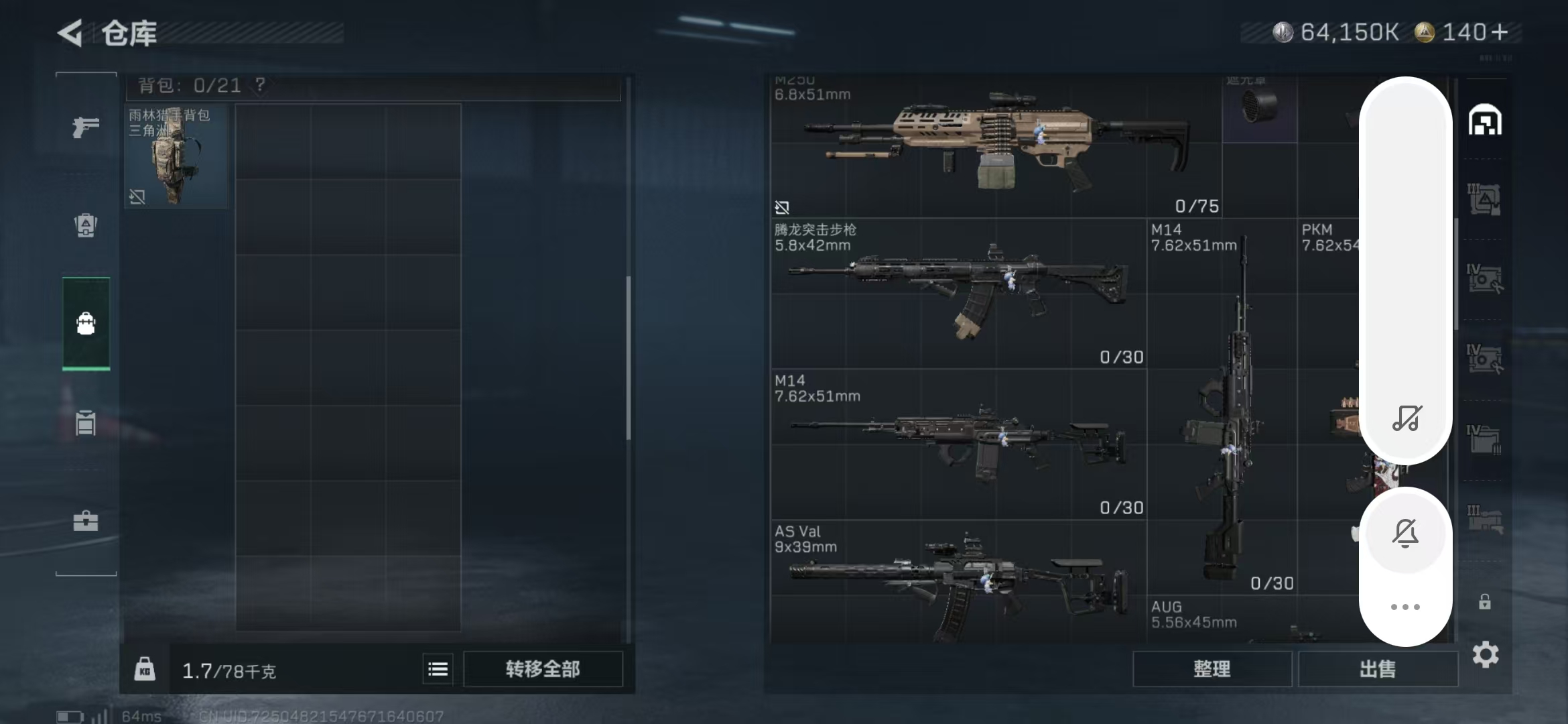Open the 出售 sell option

tap(1378, 669)
